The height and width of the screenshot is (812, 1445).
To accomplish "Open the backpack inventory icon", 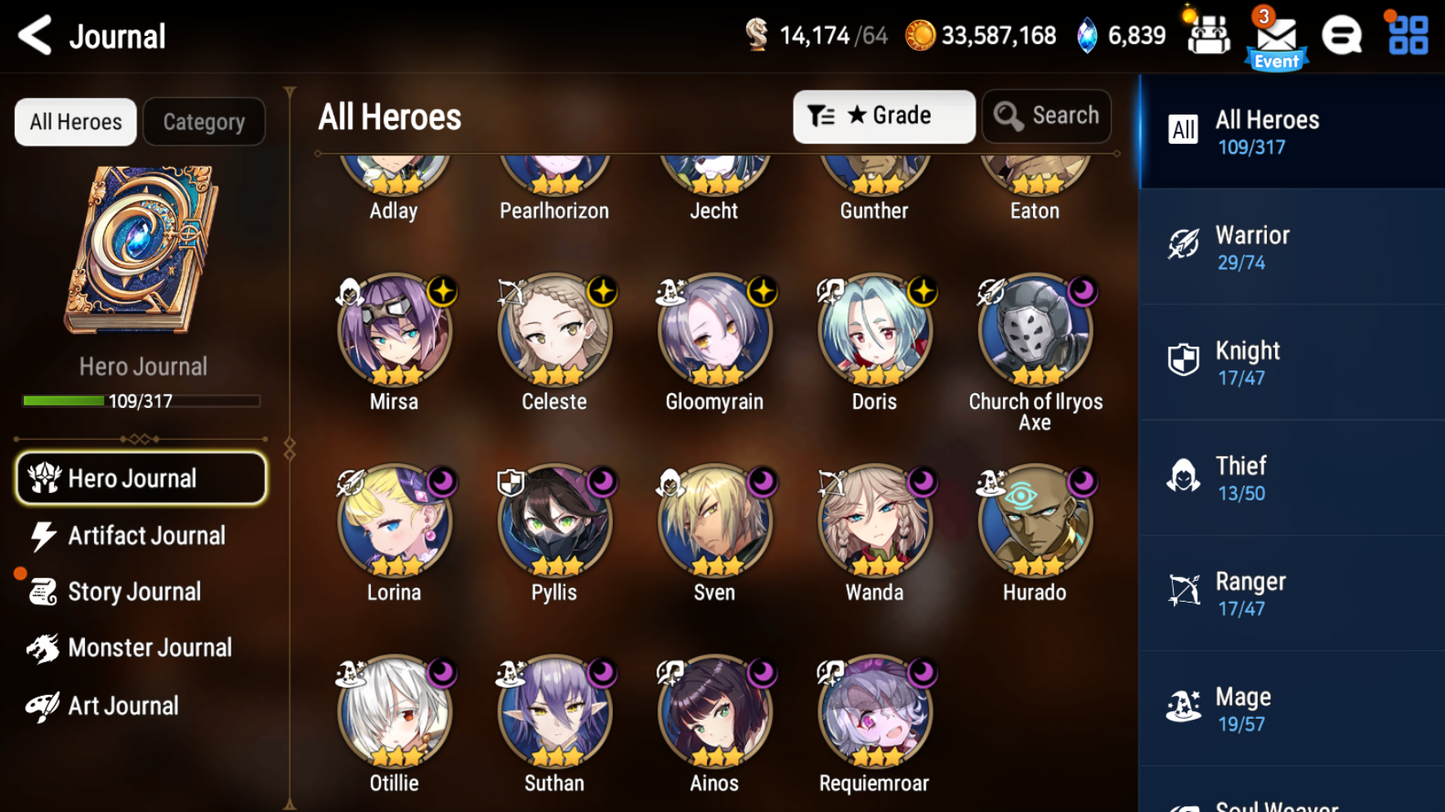I will (1208, 33).
